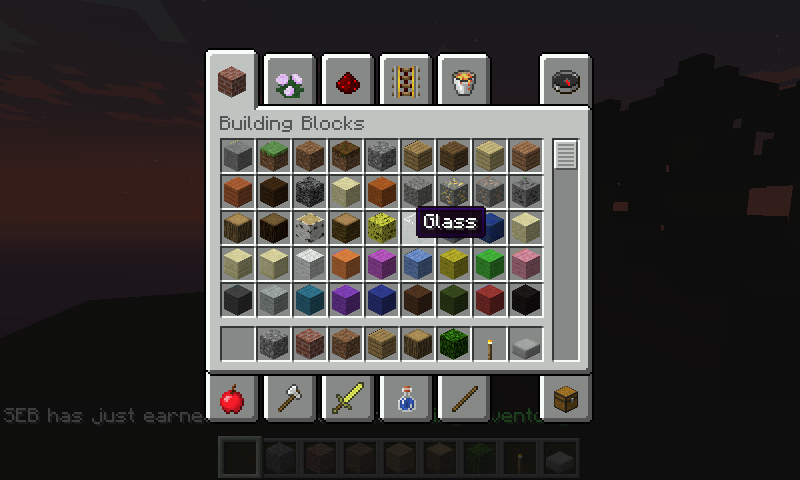This screenshot has height=480, width=800.
Task: Open the Brewing potion bottle tab
Action: tap(405, 399)
